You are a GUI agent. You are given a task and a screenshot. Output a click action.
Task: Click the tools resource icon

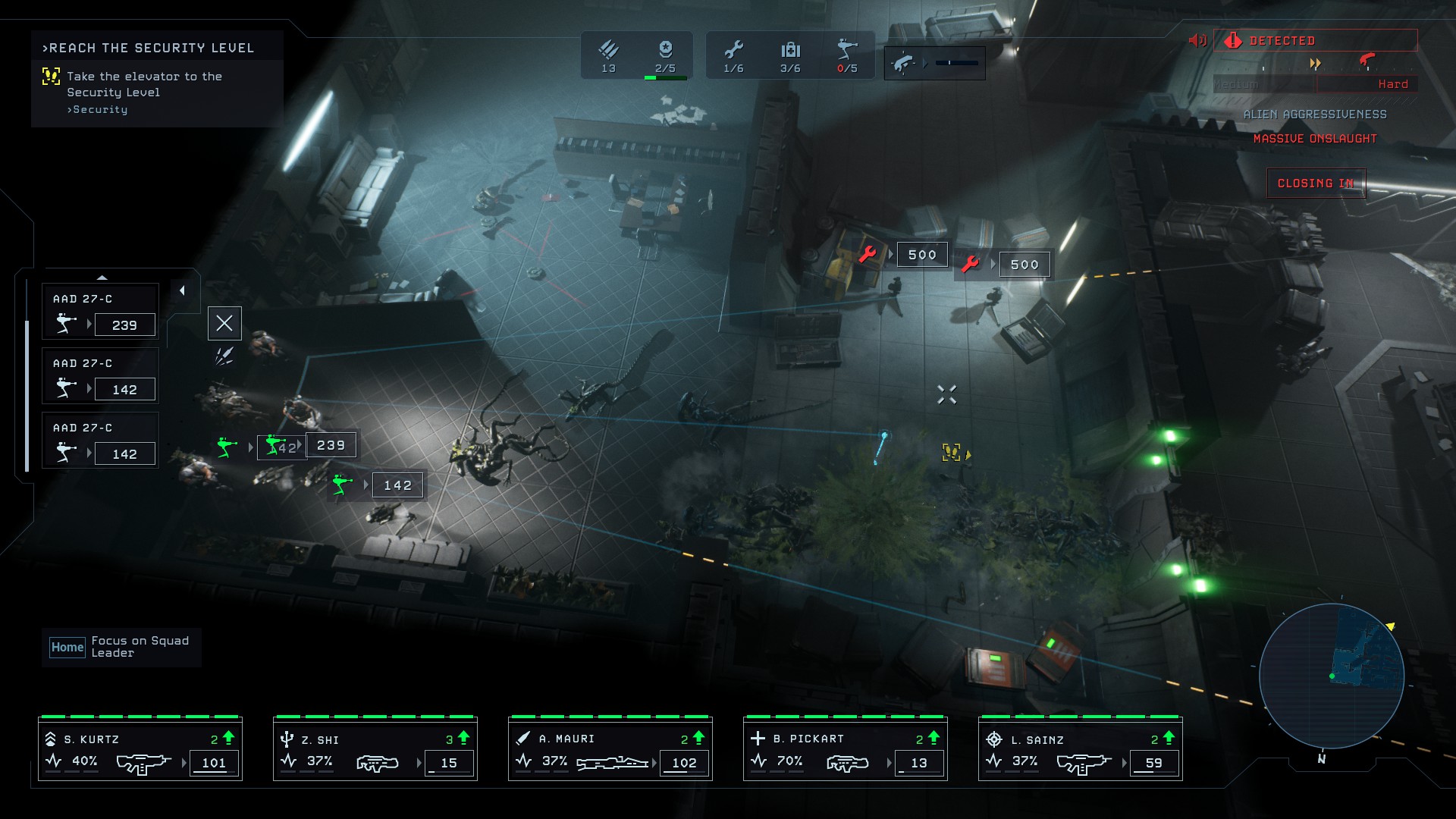click(x=733, y=51)
